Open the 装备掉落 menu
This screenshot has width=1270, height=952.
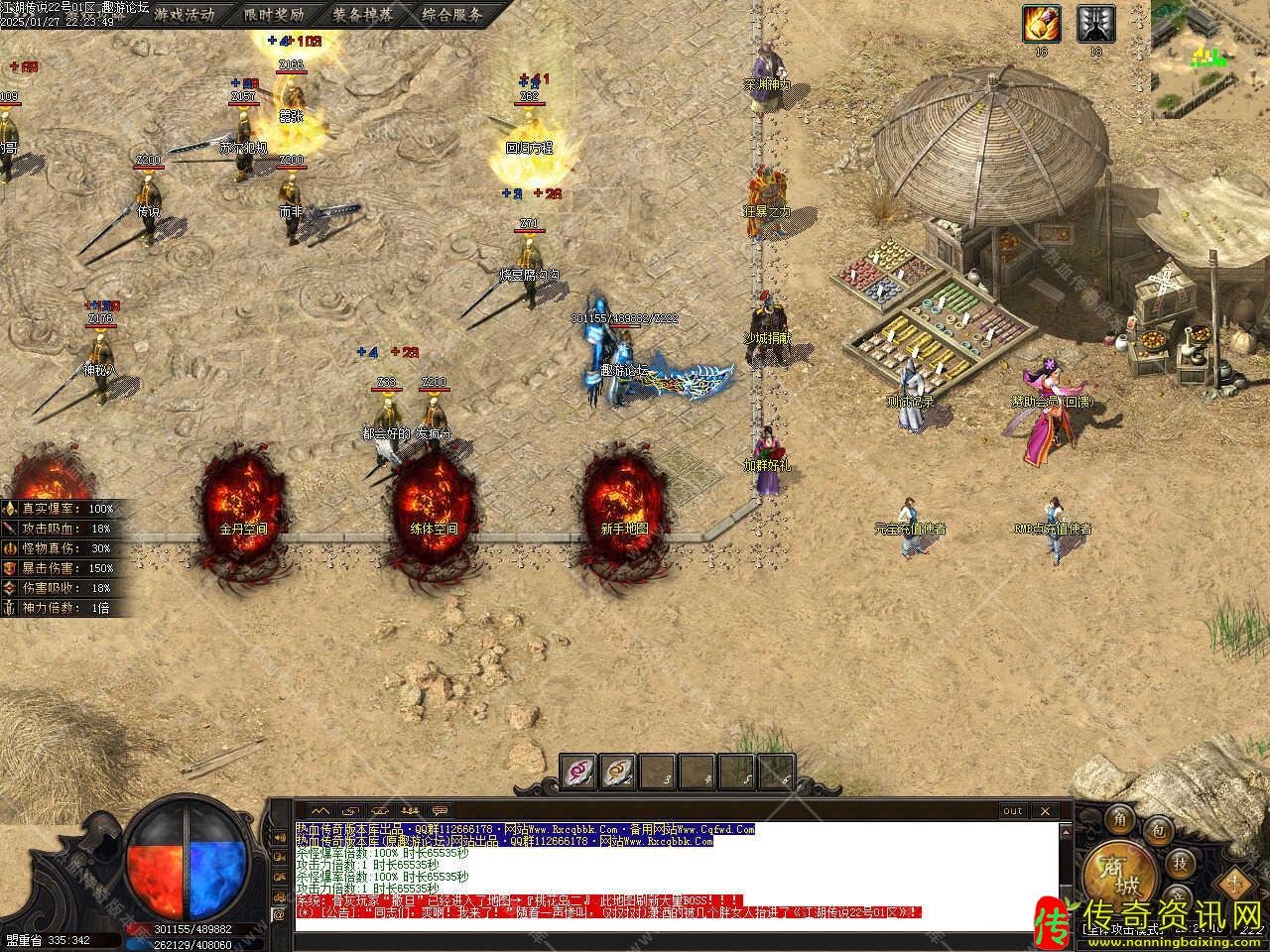coord(363,14)
